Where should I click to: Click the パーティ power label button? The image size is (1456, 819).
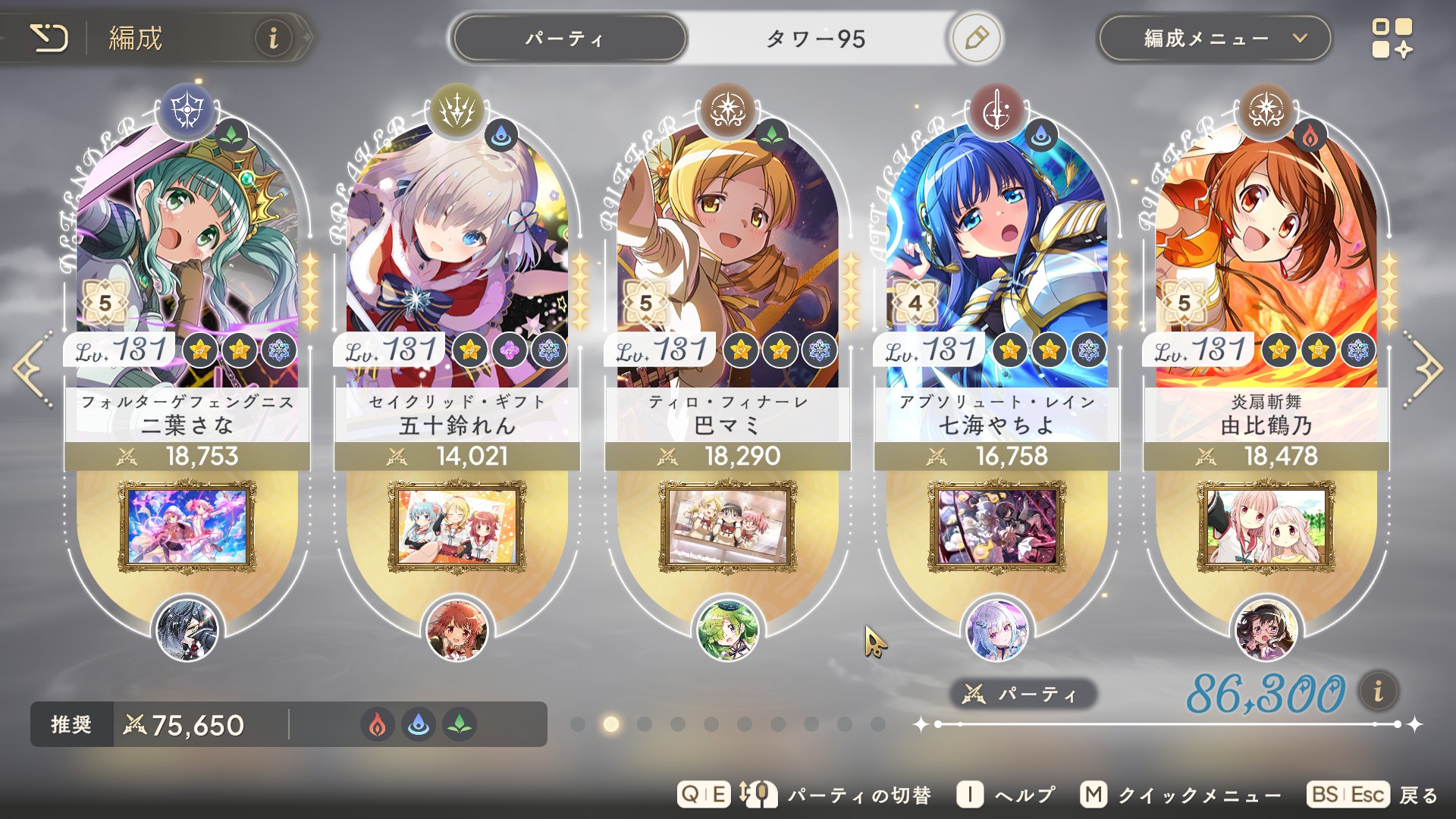click(x=1021, y=694)
